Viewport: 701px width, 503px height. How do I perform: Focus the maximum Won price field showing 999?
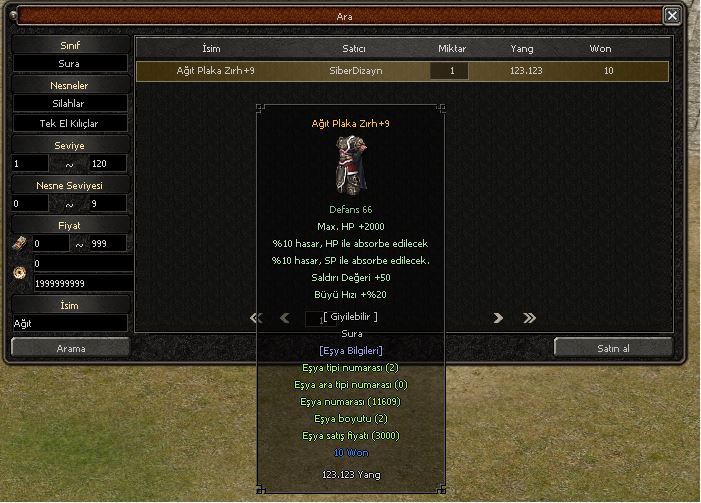(107, 243)
